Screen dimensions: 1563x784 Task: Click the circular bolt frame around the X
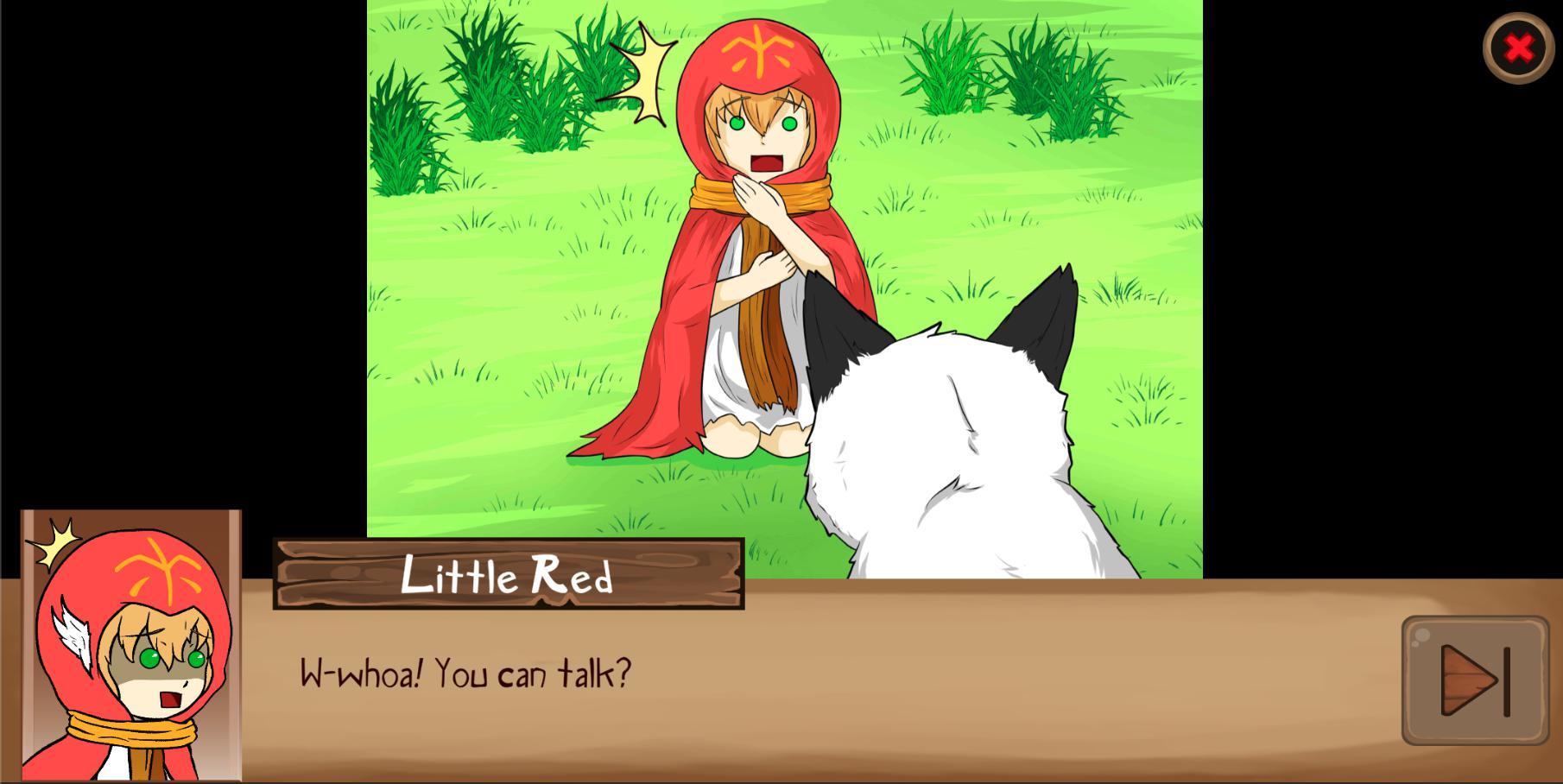1518,49
